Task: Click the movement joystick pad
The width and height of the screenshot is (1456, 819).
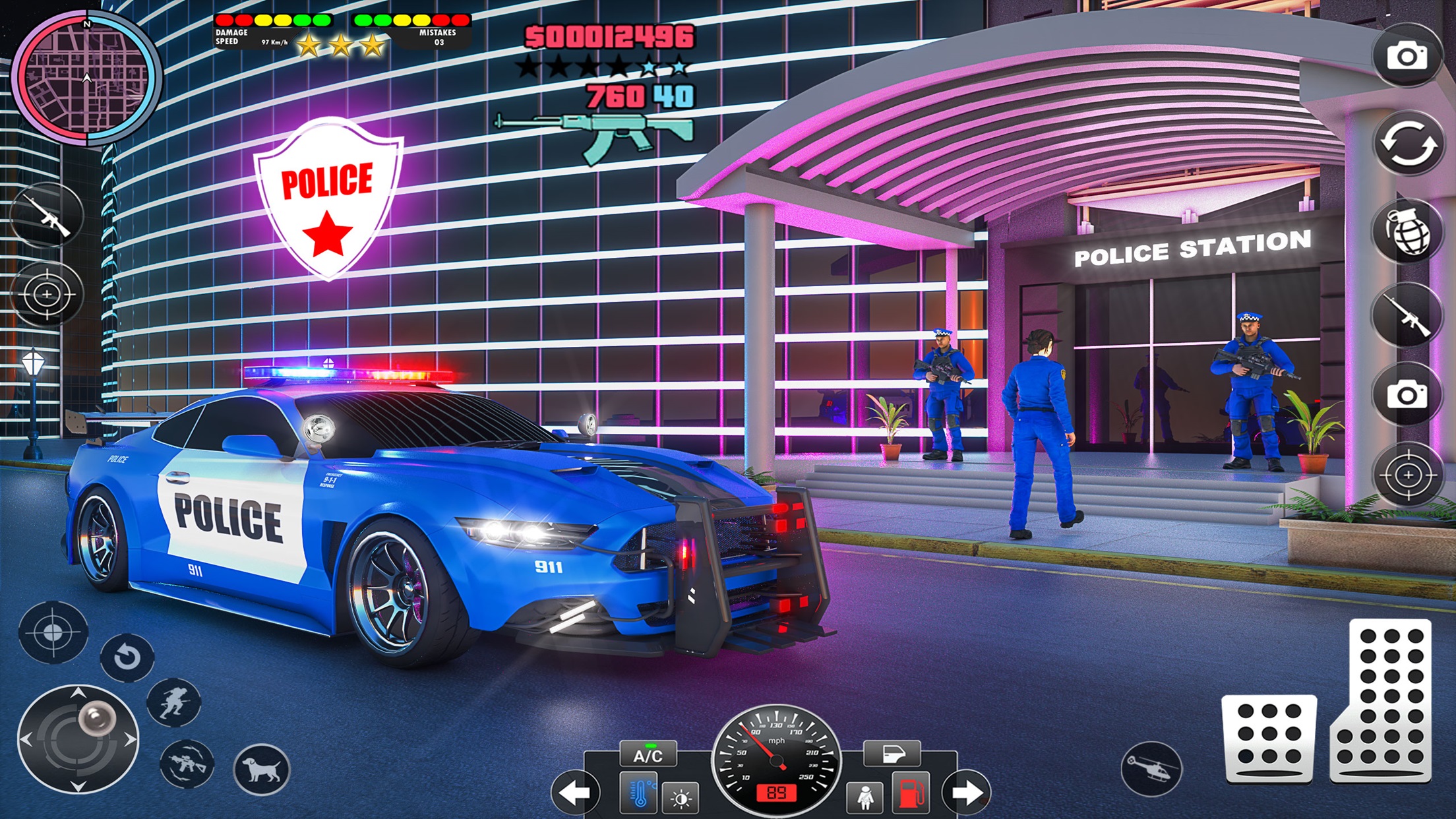Action: point(78,739)
